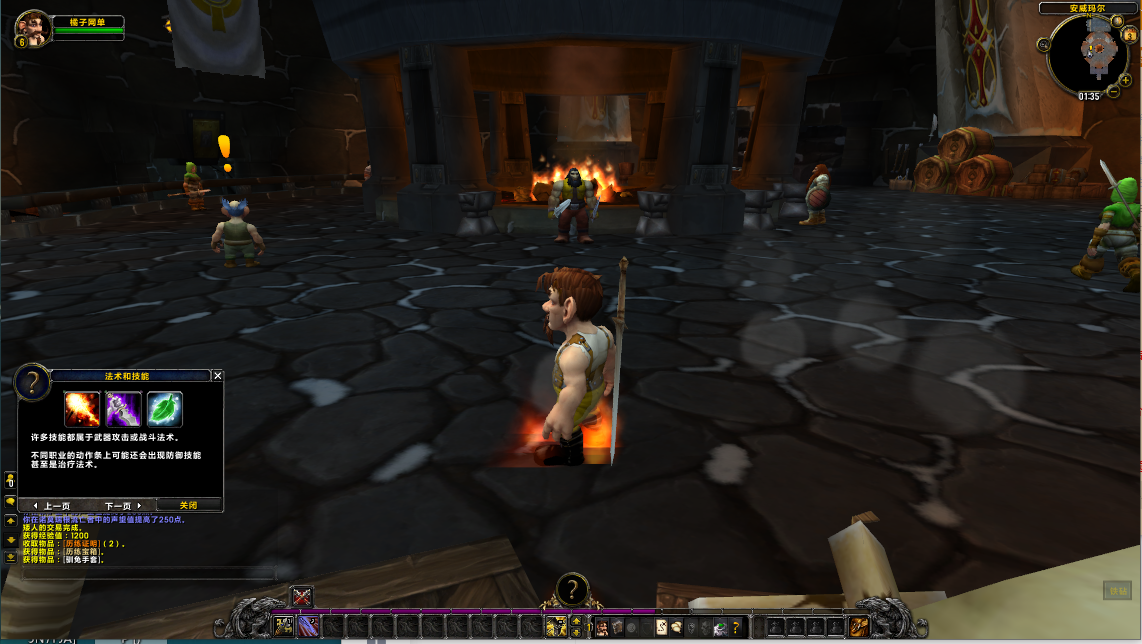Screen dimensions: 1142x644
Task: Go back to the previous tutorial page (上一页)
Action: [x=52, y=505]
